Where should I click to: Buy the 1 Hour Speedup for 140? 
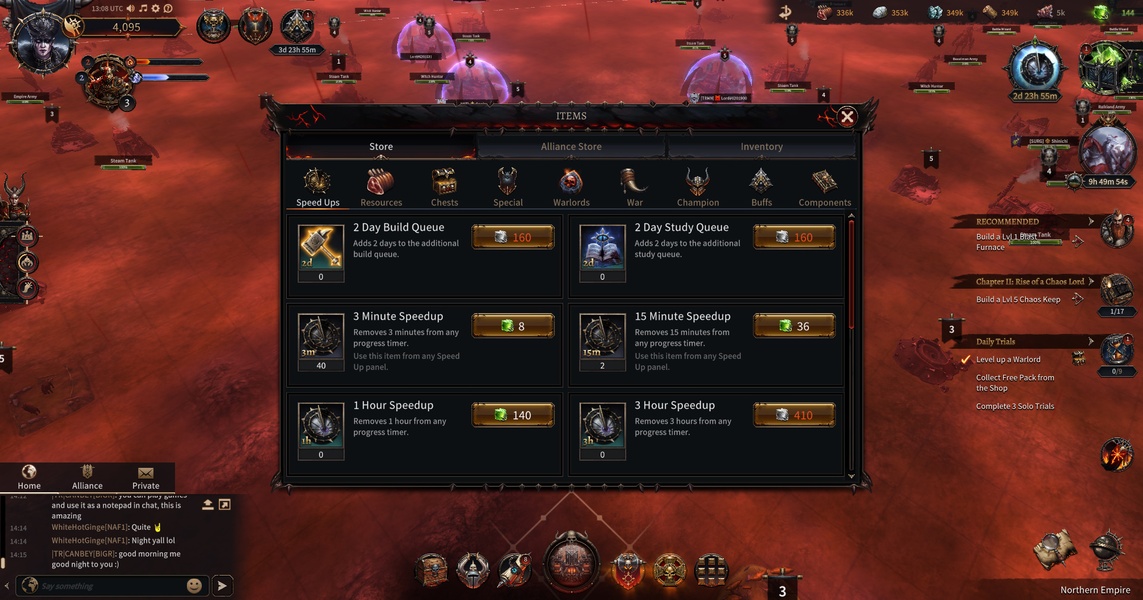point(512,415)
